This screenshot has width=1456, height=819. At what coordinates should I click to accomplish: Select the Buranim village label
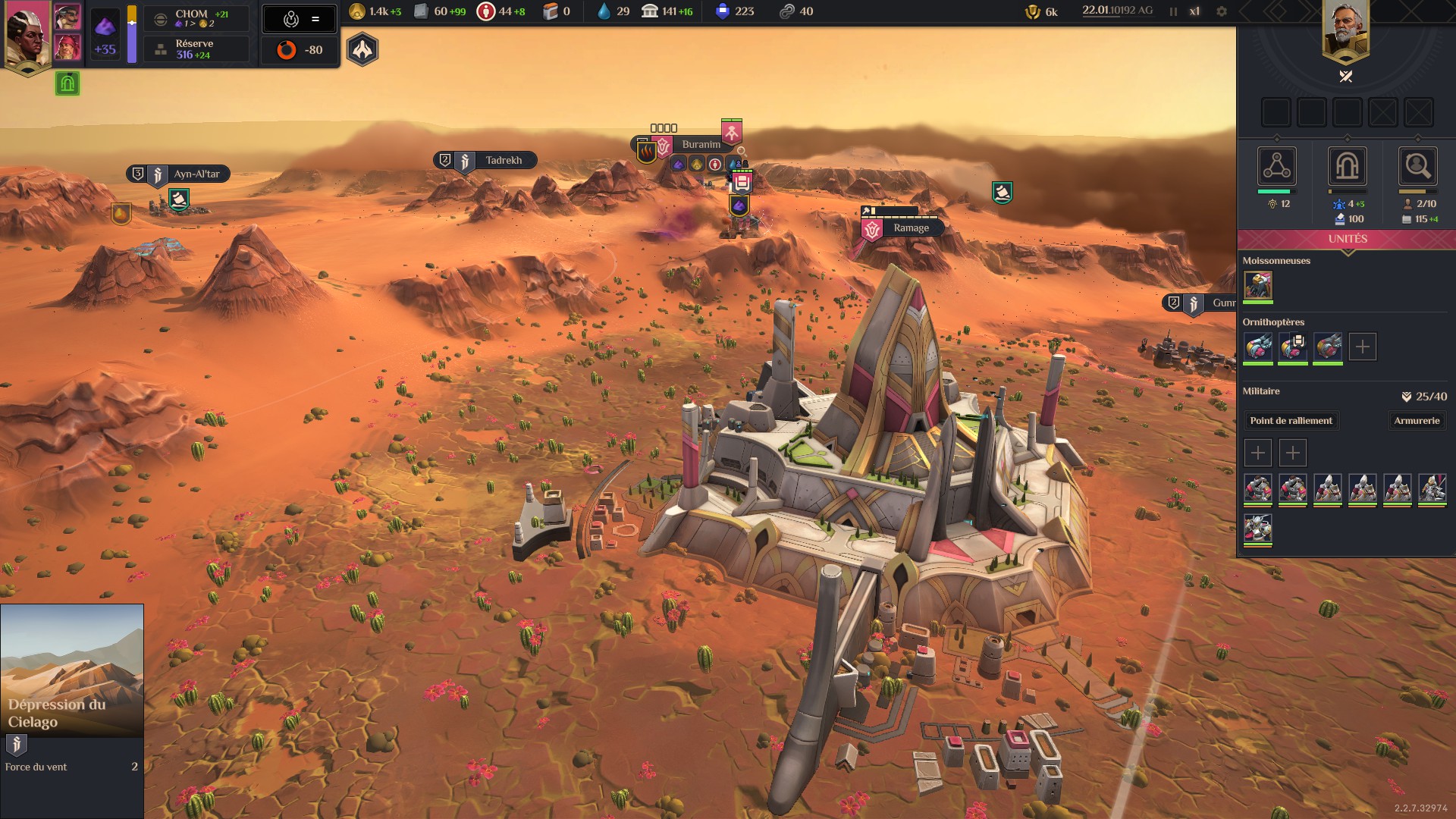[700, 145]
